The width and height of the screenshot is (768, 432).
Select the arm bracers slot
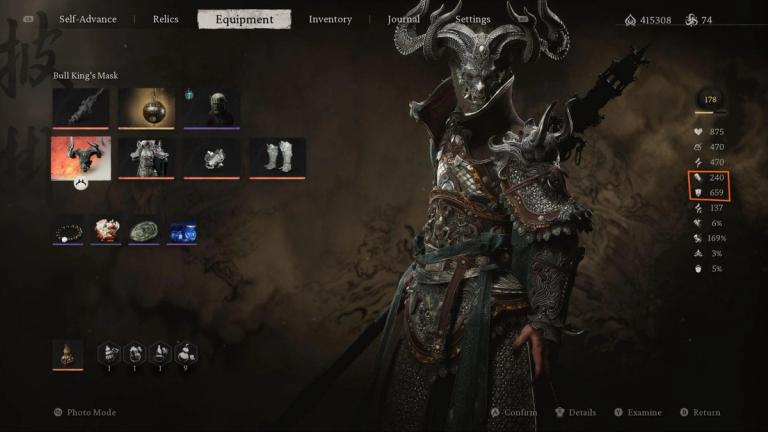[x=212, y=158]
